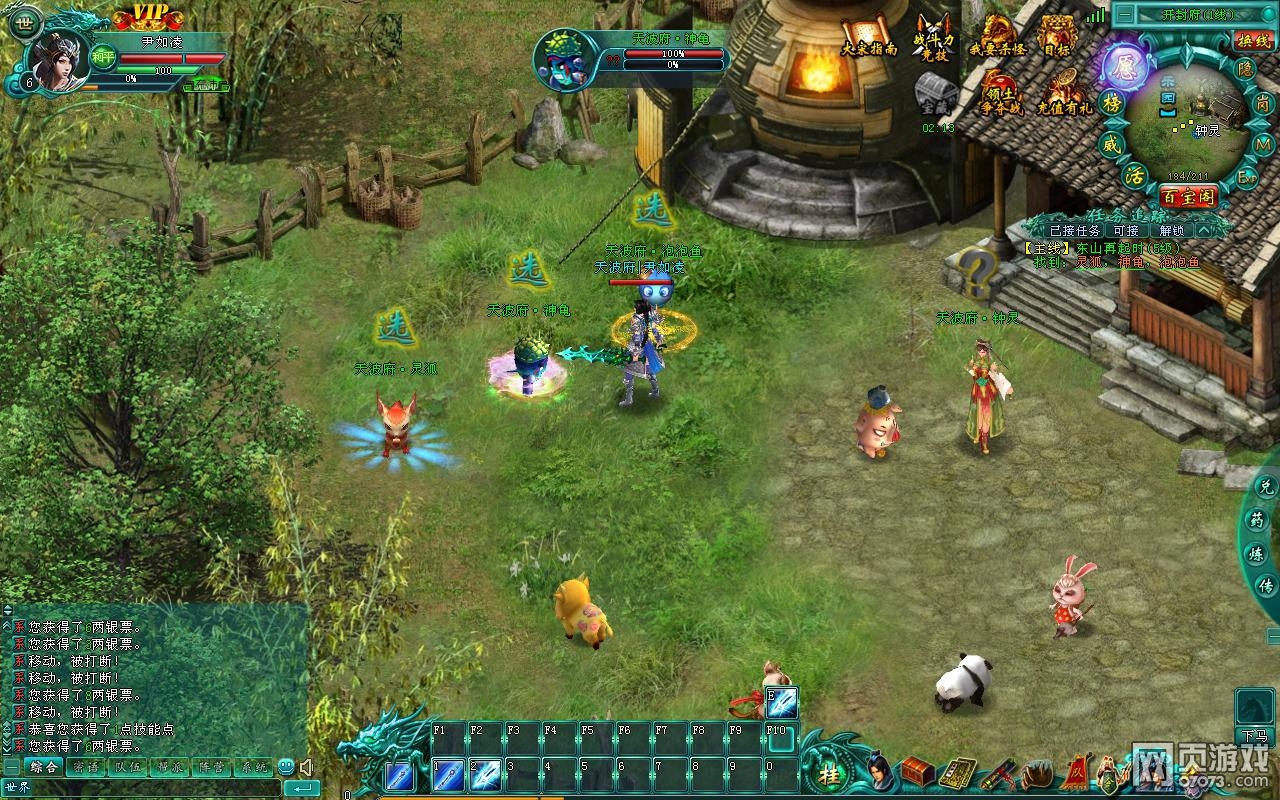Image resolution: width=1280 pixels, height=800 pixels.
Task: Open the 大宋指南 guide scroll
Action: click(866, 39)
